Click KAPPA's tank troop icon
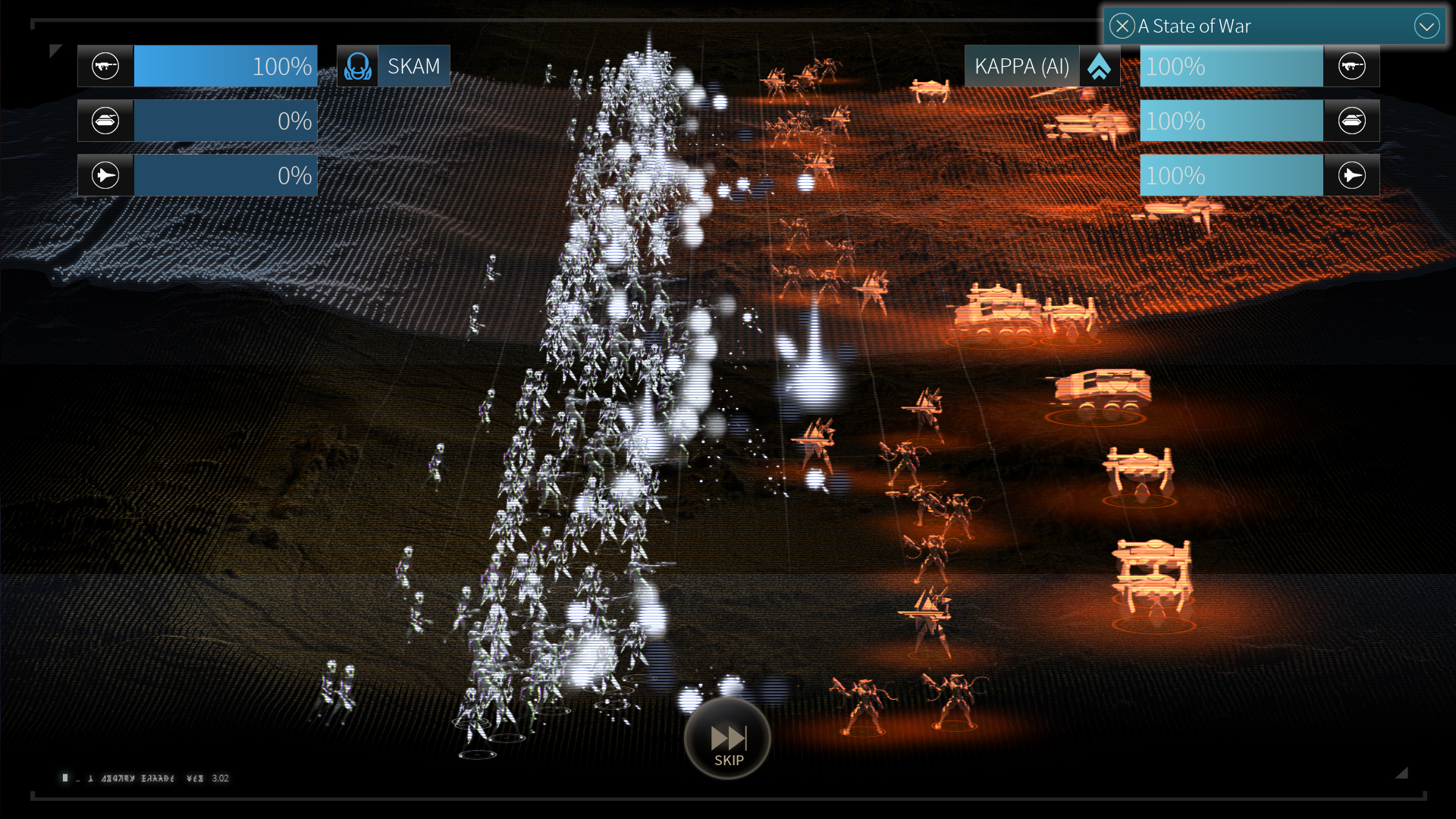This screenshot has height=819, width=1456. pos(1353,120)
